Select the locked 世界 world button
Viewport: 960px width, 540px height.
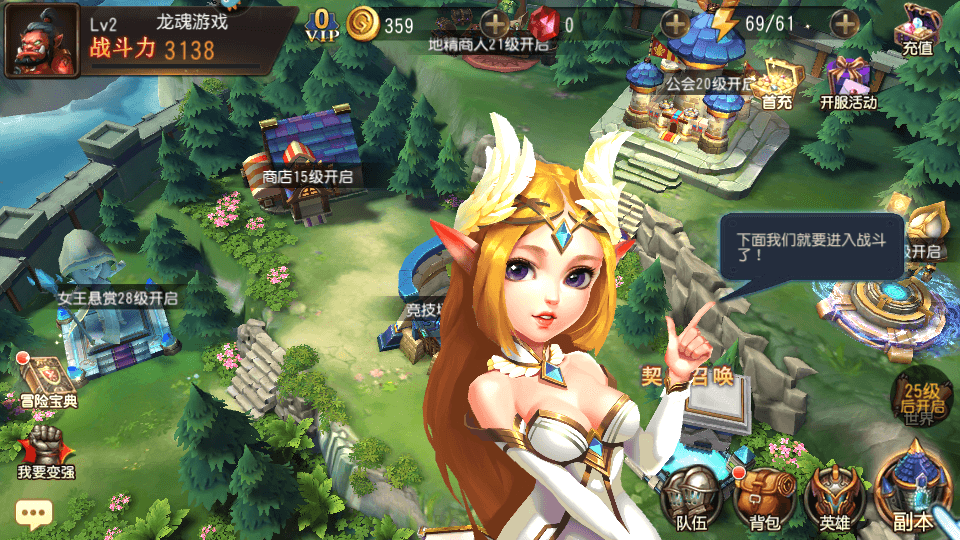919,400
